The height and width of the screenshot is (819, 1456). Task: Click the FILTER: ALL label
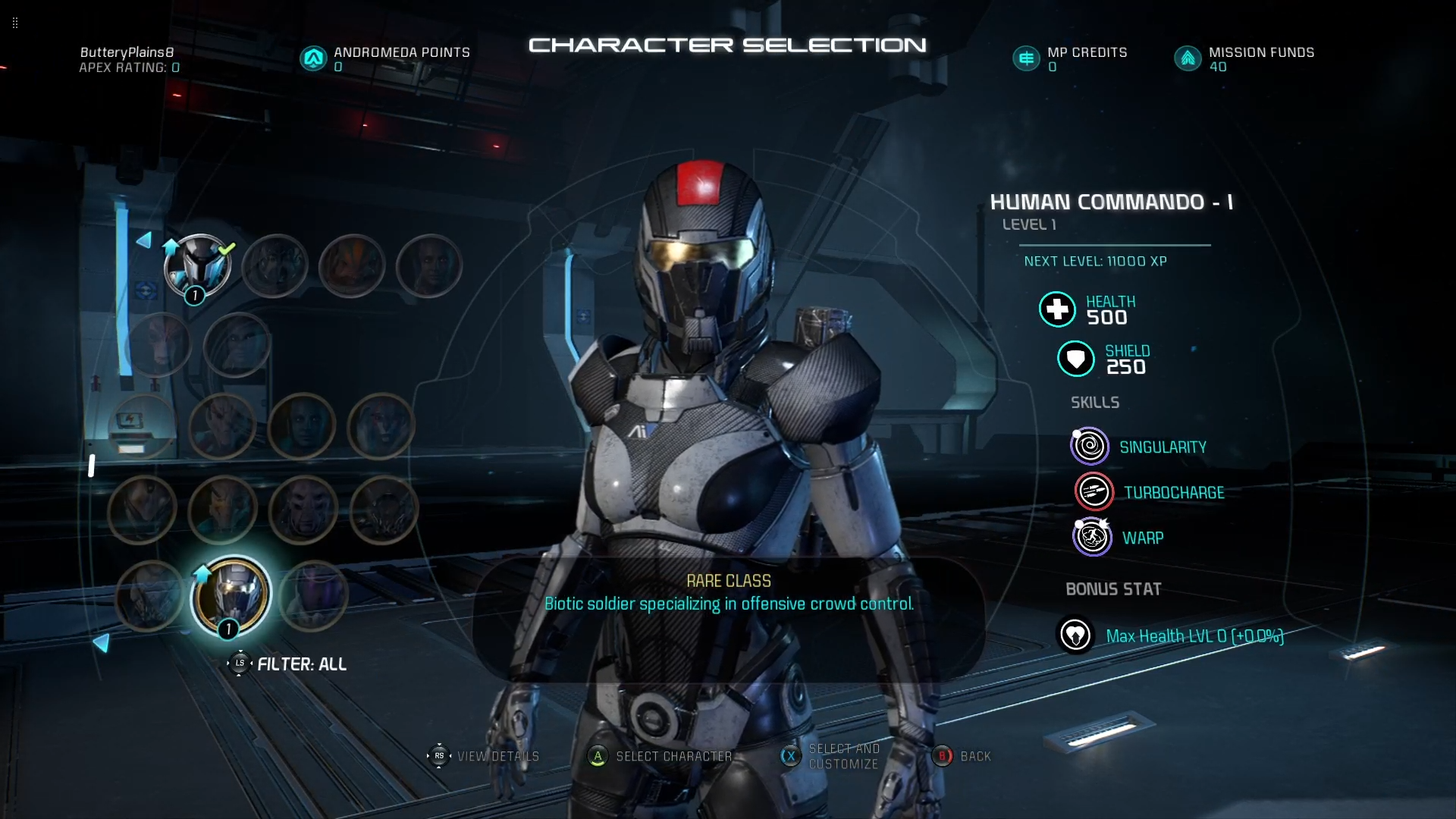click(x=301, y=664)
